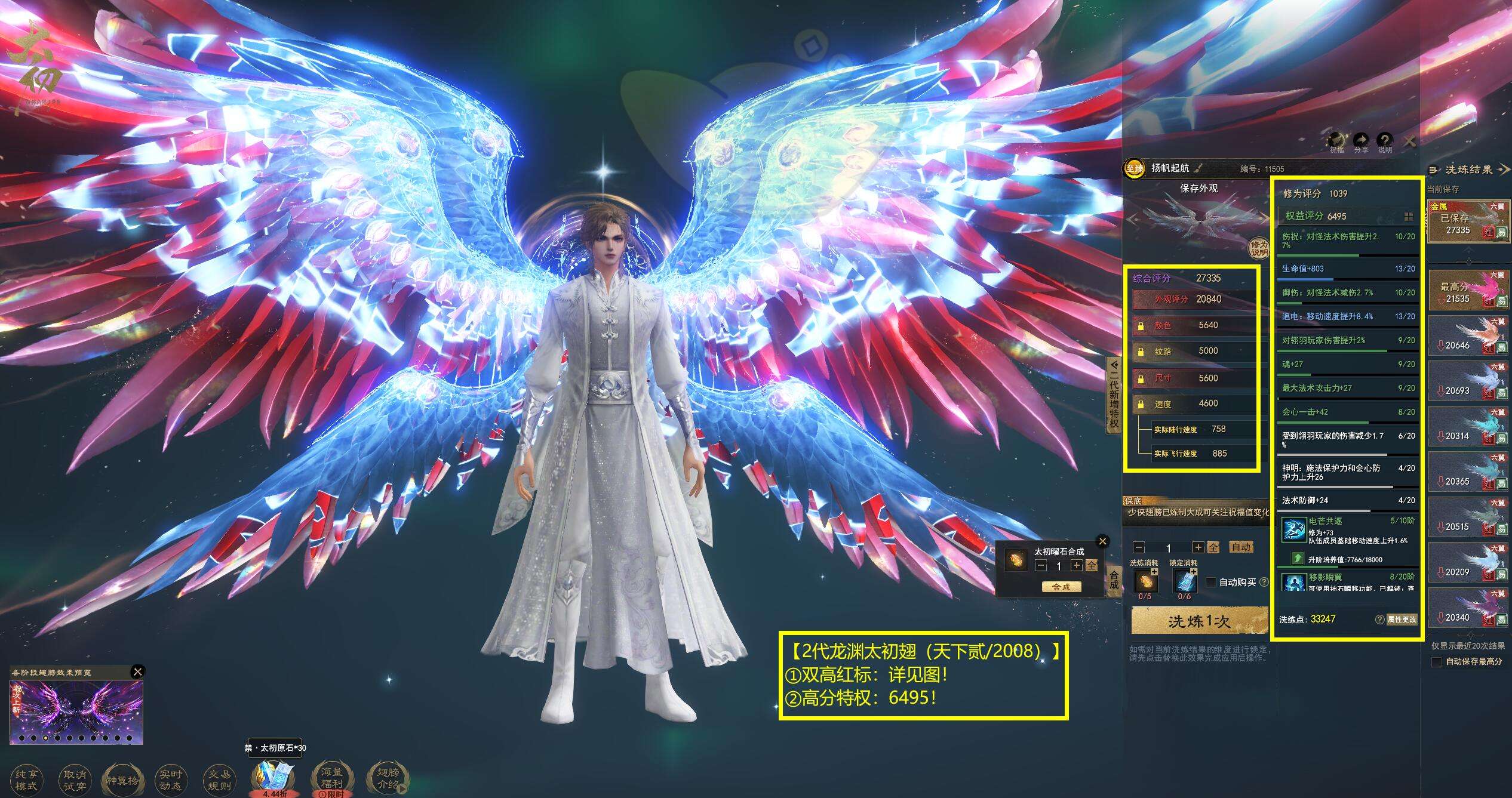Open the 纯享模式 pure view mode
This screenshot has height=798, width=1512.
coord(26,779)
